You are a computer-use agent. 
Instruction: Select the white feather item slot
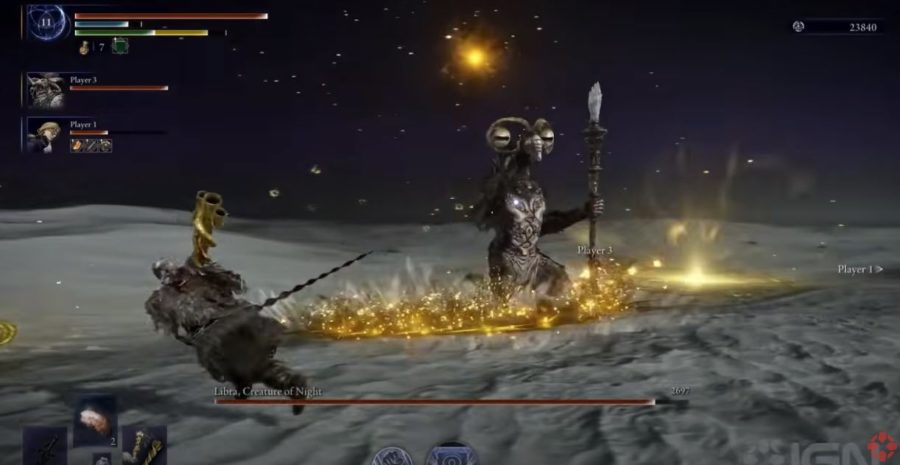tap(95, 417)
